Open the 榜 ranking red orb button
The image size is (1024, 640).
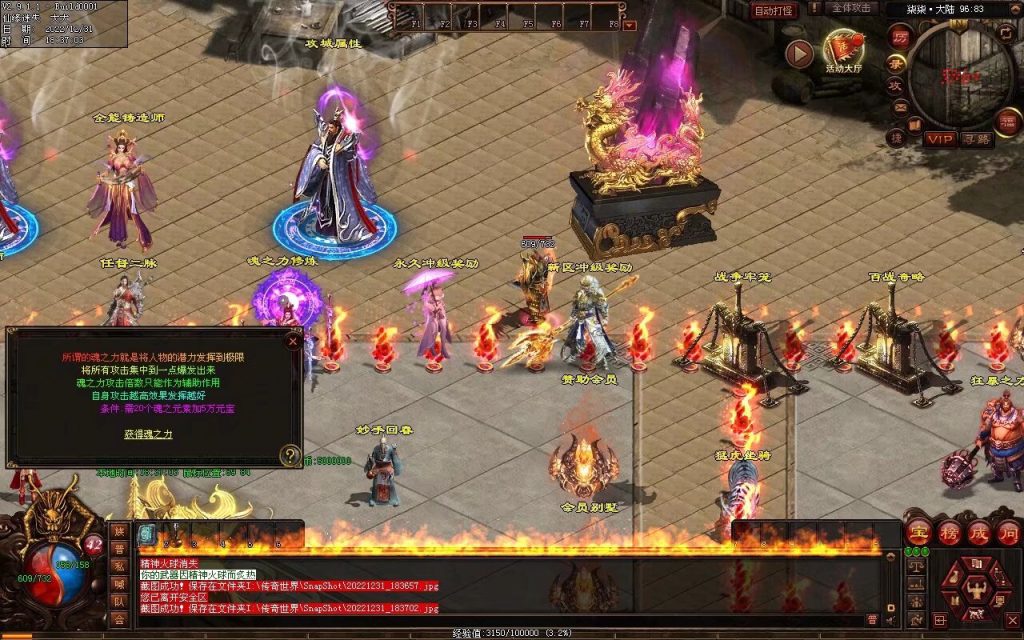(x=948, y=533)
